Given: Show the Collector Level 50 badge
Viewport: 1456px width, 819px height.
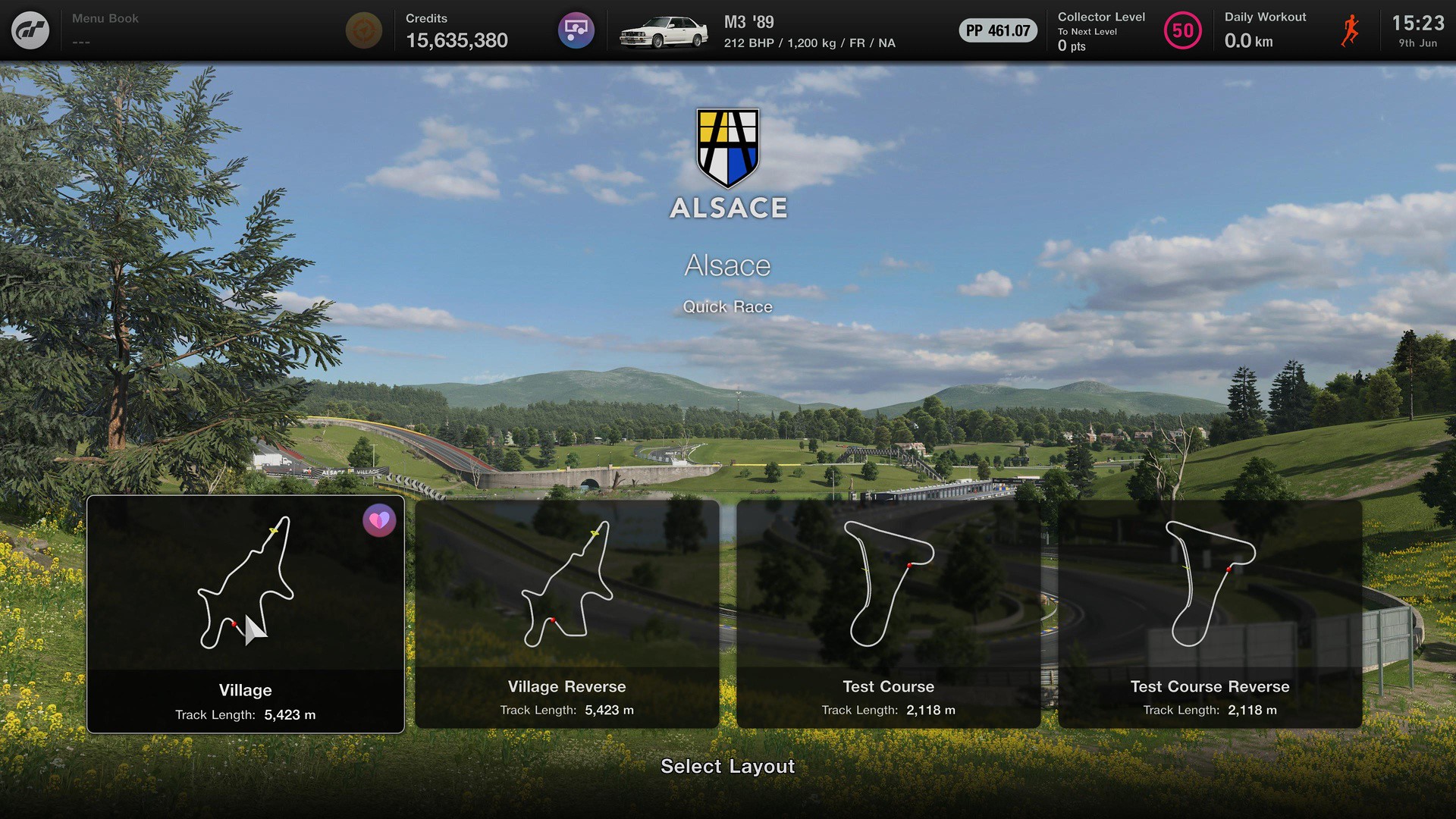Looking at the screenshot, I should pyautogui.click(x=1182, y=30).
